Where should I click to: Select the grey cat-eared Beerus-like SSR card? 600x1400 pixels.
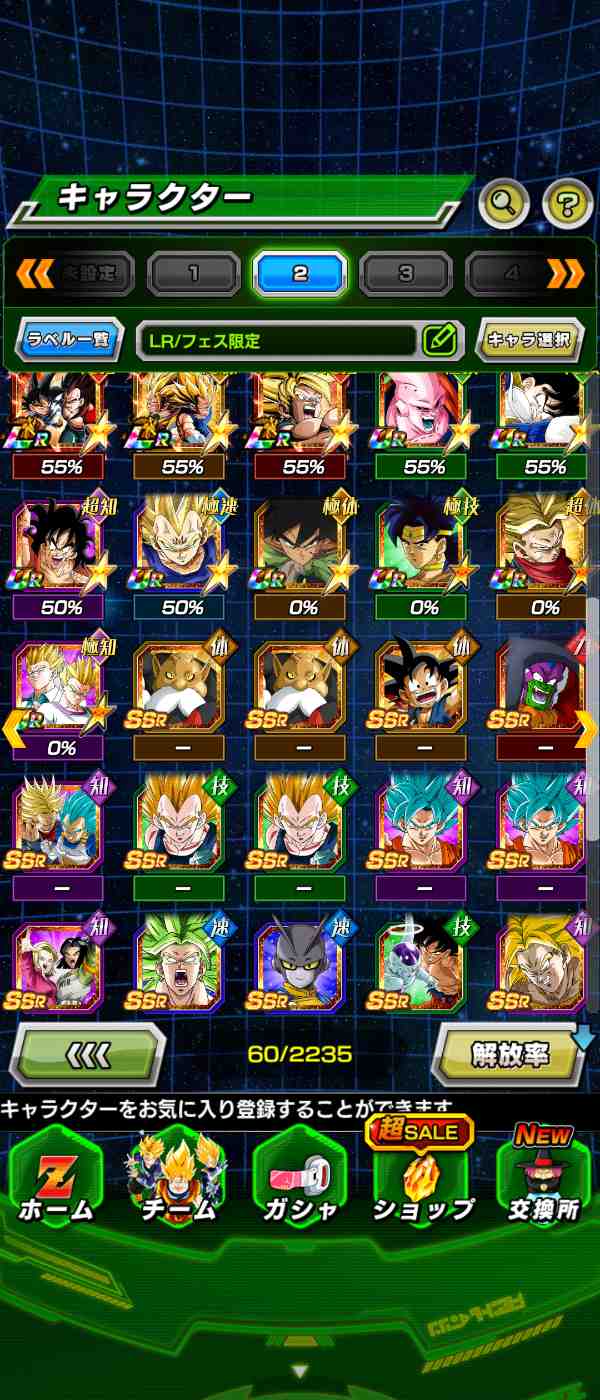coord(302,967)
